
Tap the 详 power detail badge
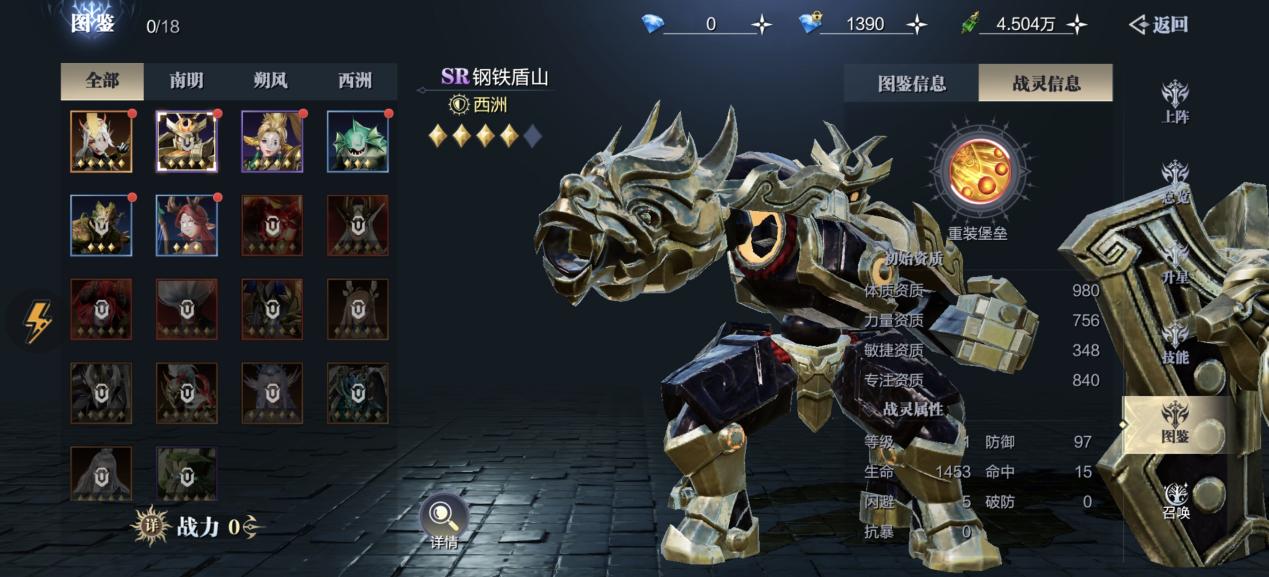coord(151,526)
